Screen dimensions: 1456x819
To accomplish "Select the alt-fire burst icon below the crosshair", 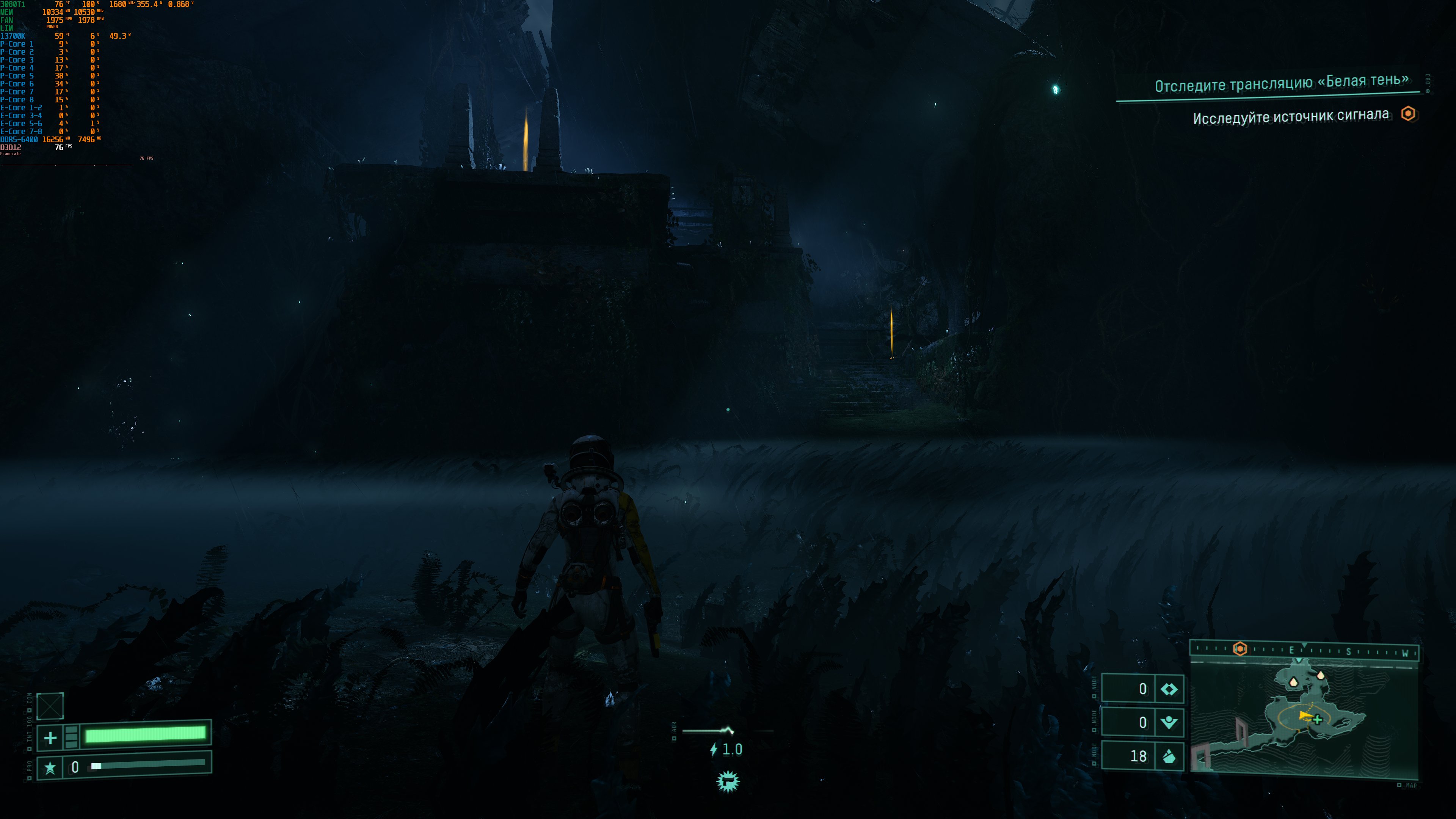I will [x=728, y=782].
